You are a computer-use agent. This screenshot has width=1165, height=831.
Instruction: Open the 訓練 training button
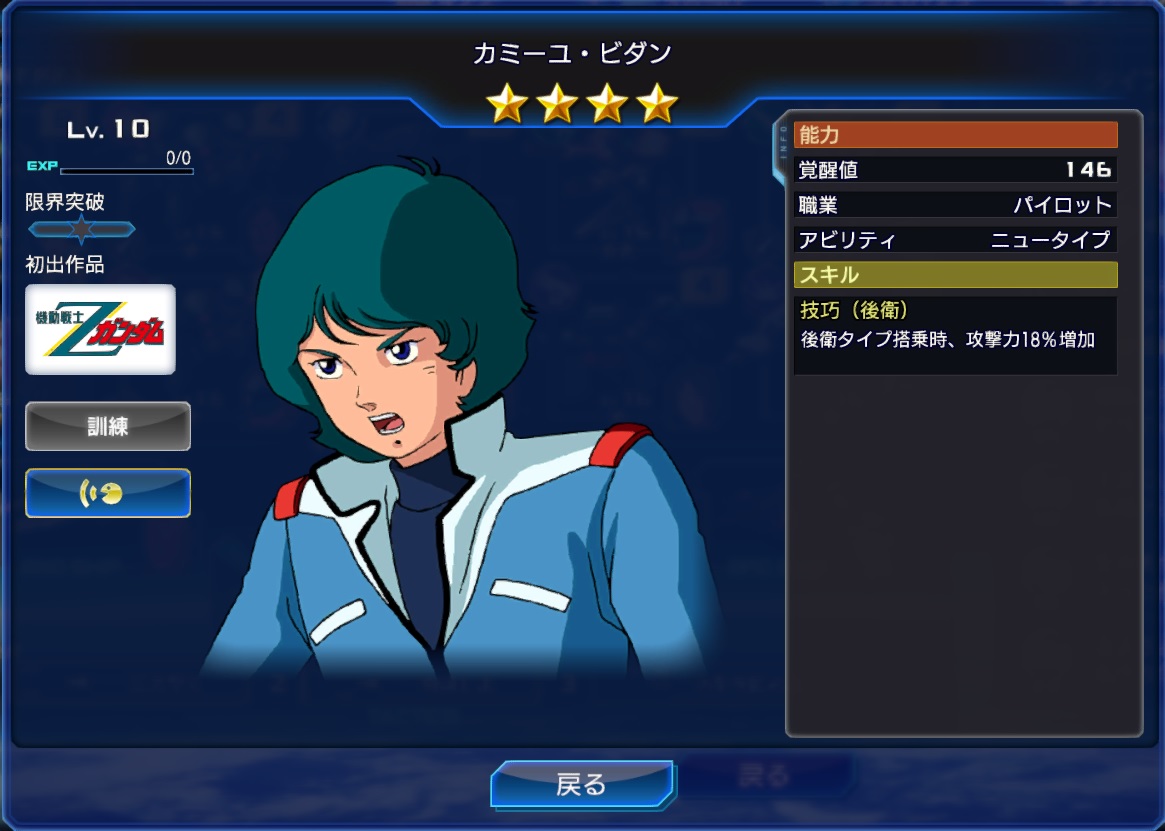(x=107, y=426)
